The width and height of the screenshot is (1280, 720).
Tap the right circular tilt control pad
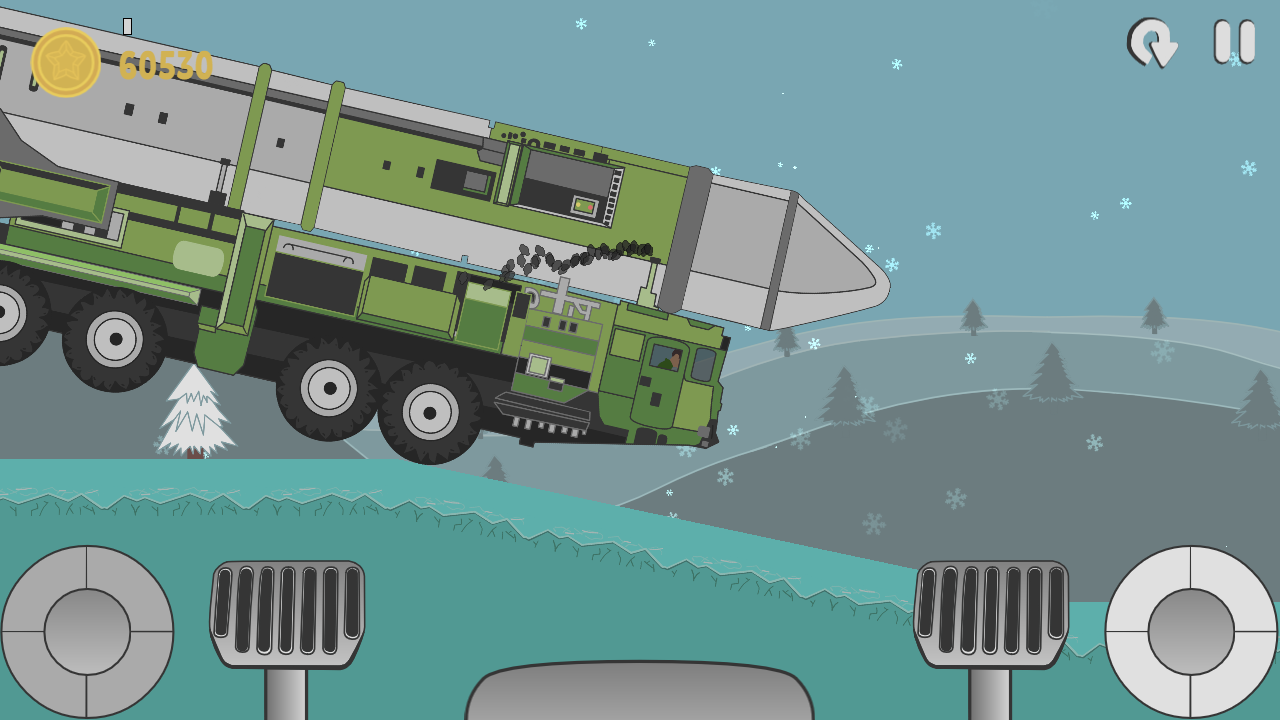click(x=1190, y=633)
